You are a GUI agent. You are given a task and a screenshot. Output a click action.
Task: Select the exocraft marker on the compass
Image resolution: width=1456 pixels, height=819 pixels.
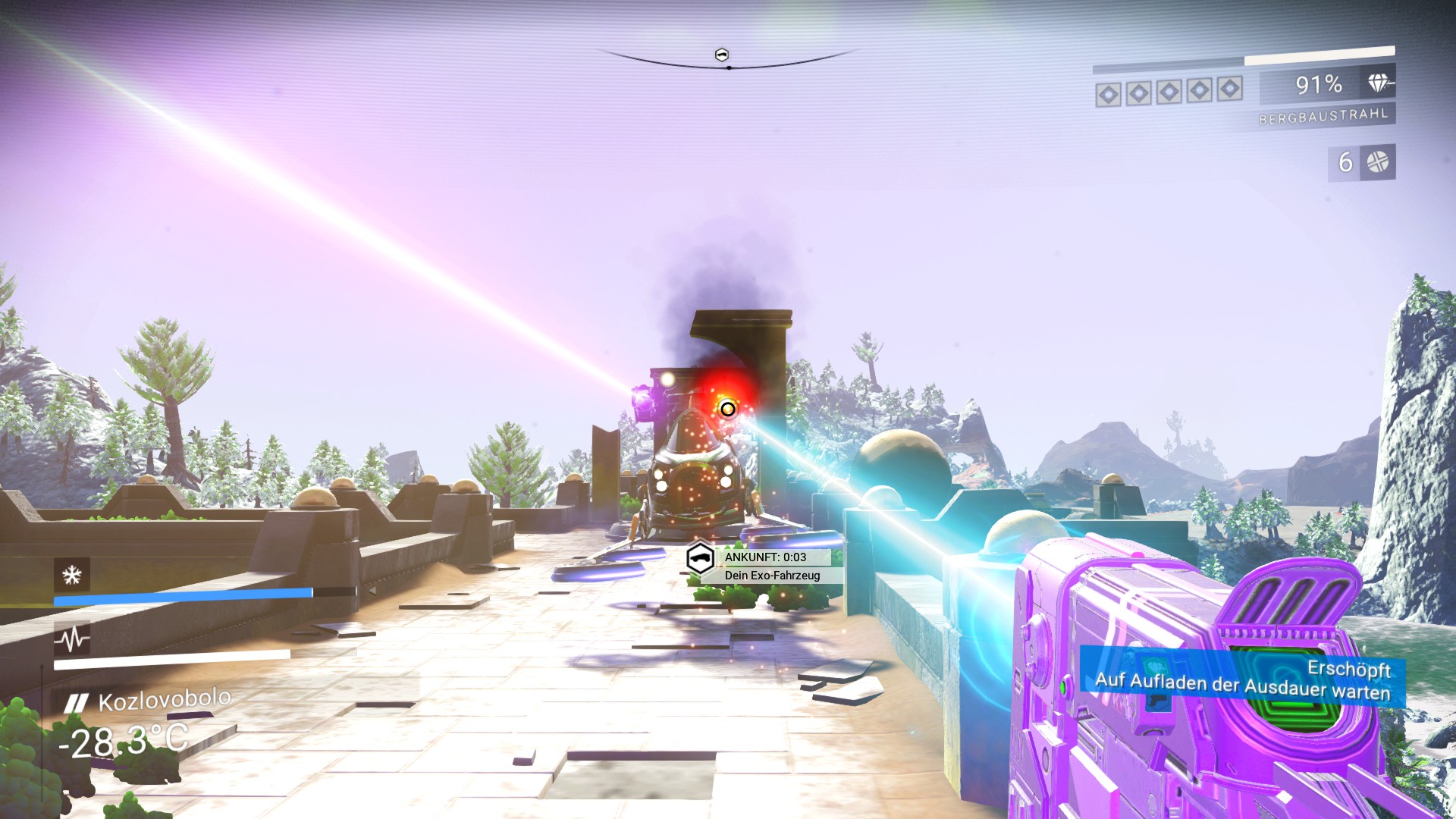(x=722, y=55)
